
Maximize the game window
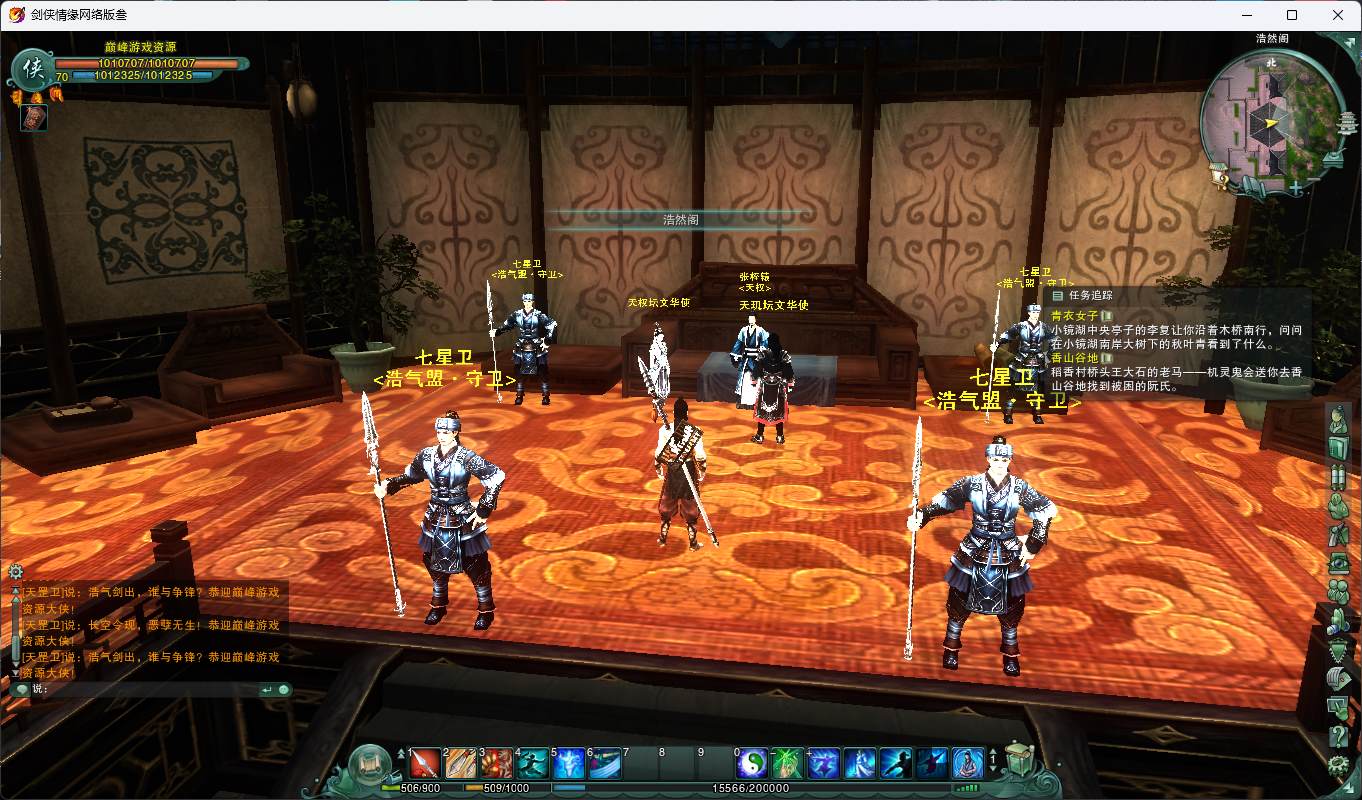tap(1292, 15)
